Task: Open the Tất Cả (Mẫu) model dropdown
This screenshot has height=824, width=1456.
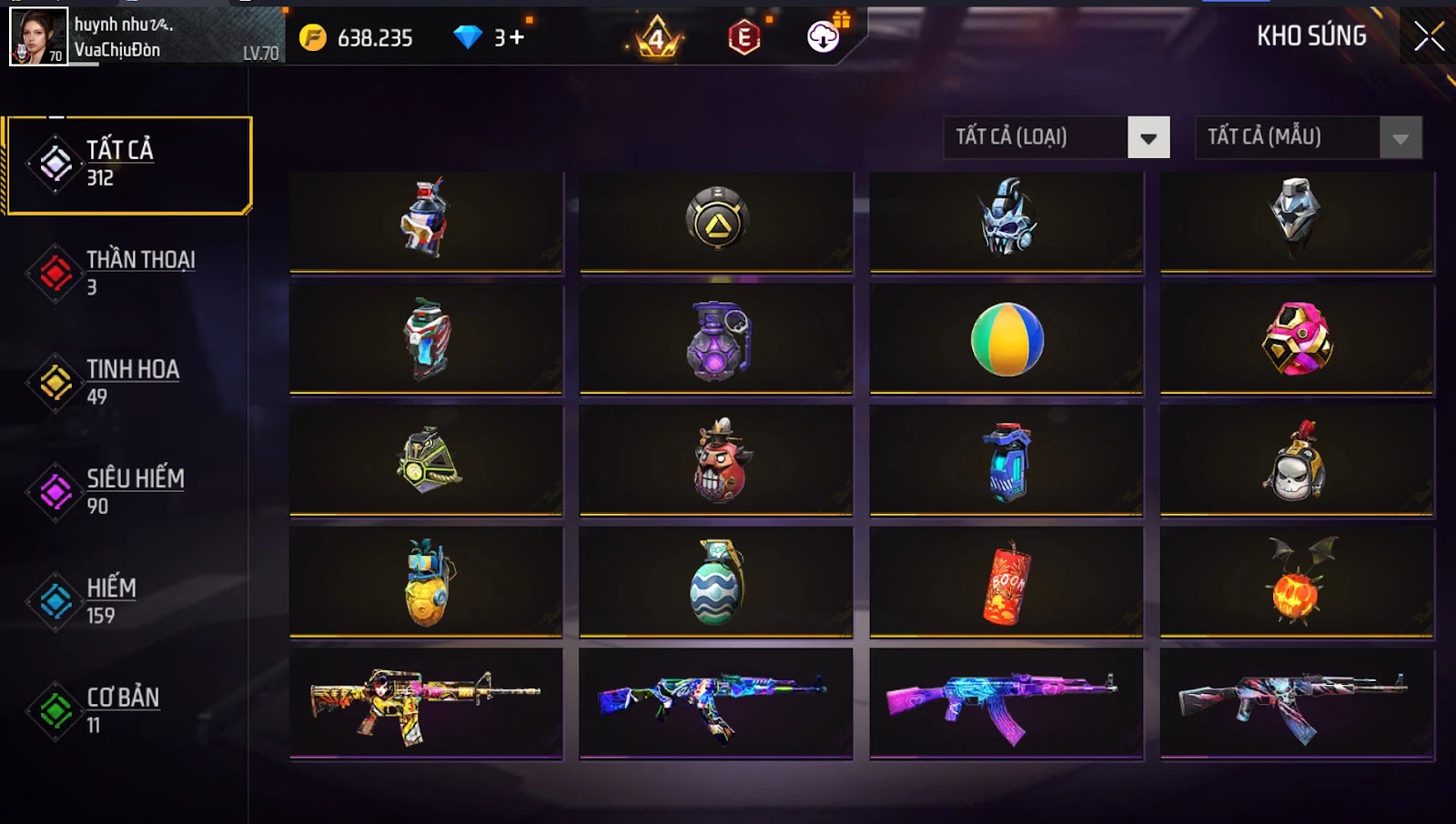Action: pyautogui.click(x=1308, y=138)
